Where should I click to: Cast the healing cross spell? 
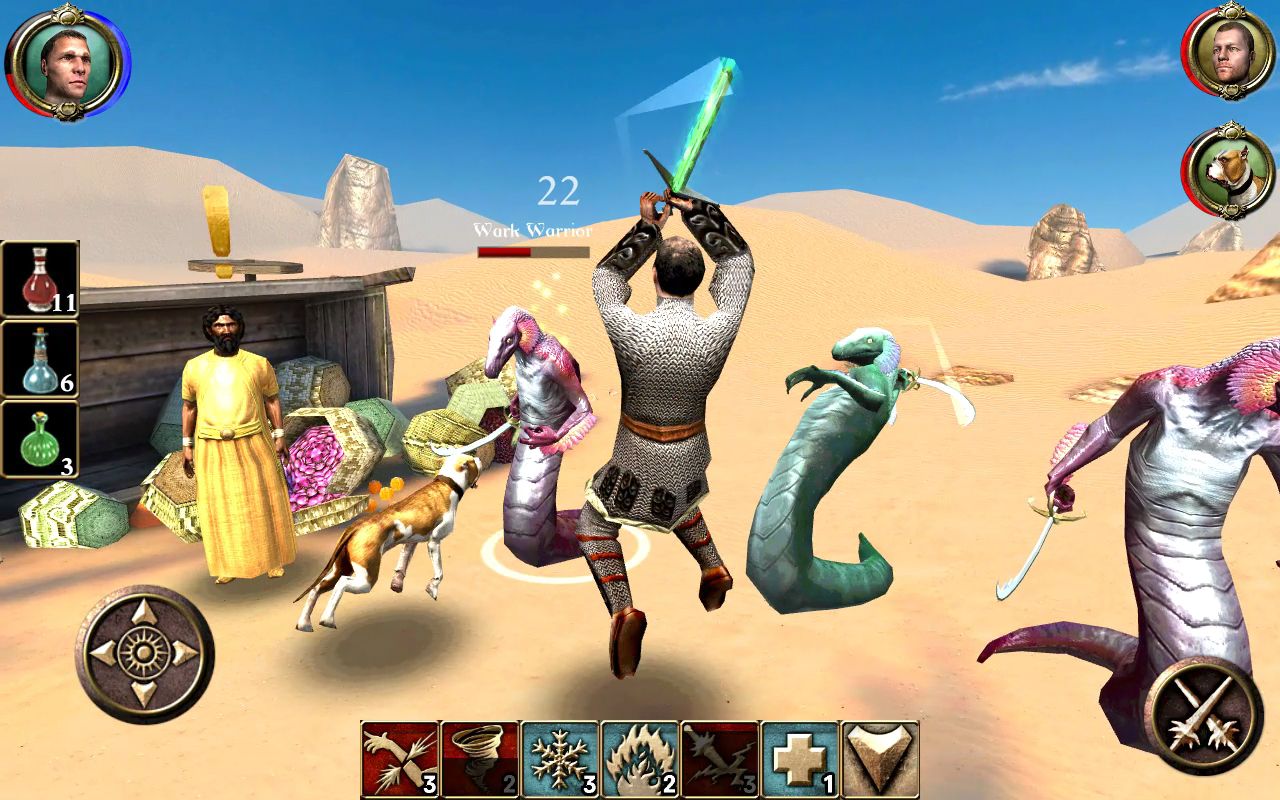click(x=800, y=759)
